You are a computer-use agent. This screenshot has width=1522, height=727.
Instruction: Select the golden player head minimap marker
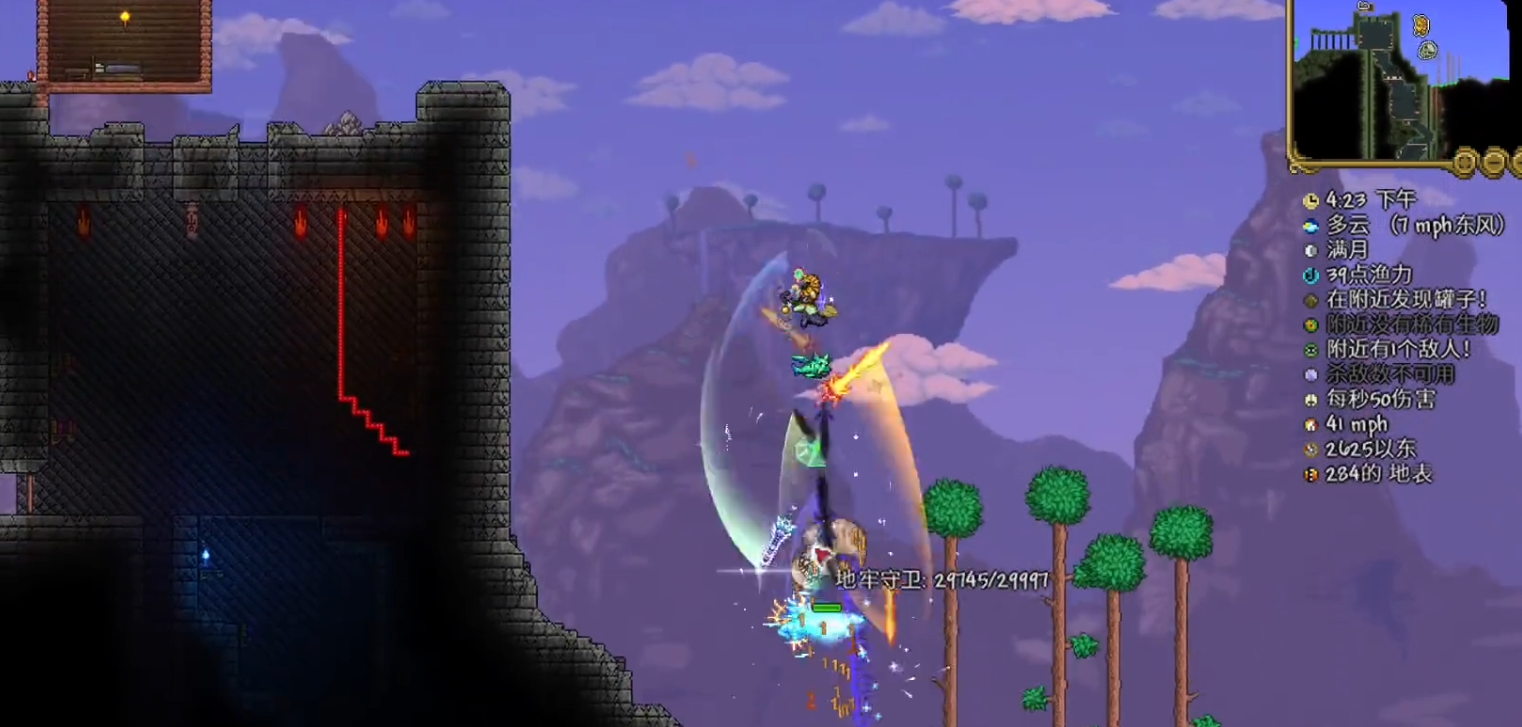click(1421, 25)
